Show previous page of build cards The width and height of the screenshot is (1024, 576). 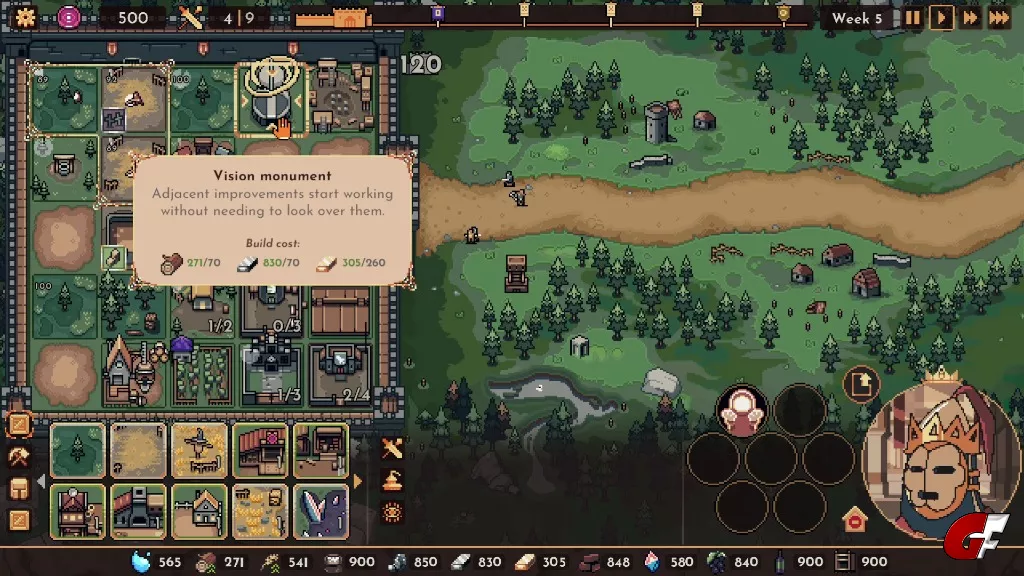point(41,482)
